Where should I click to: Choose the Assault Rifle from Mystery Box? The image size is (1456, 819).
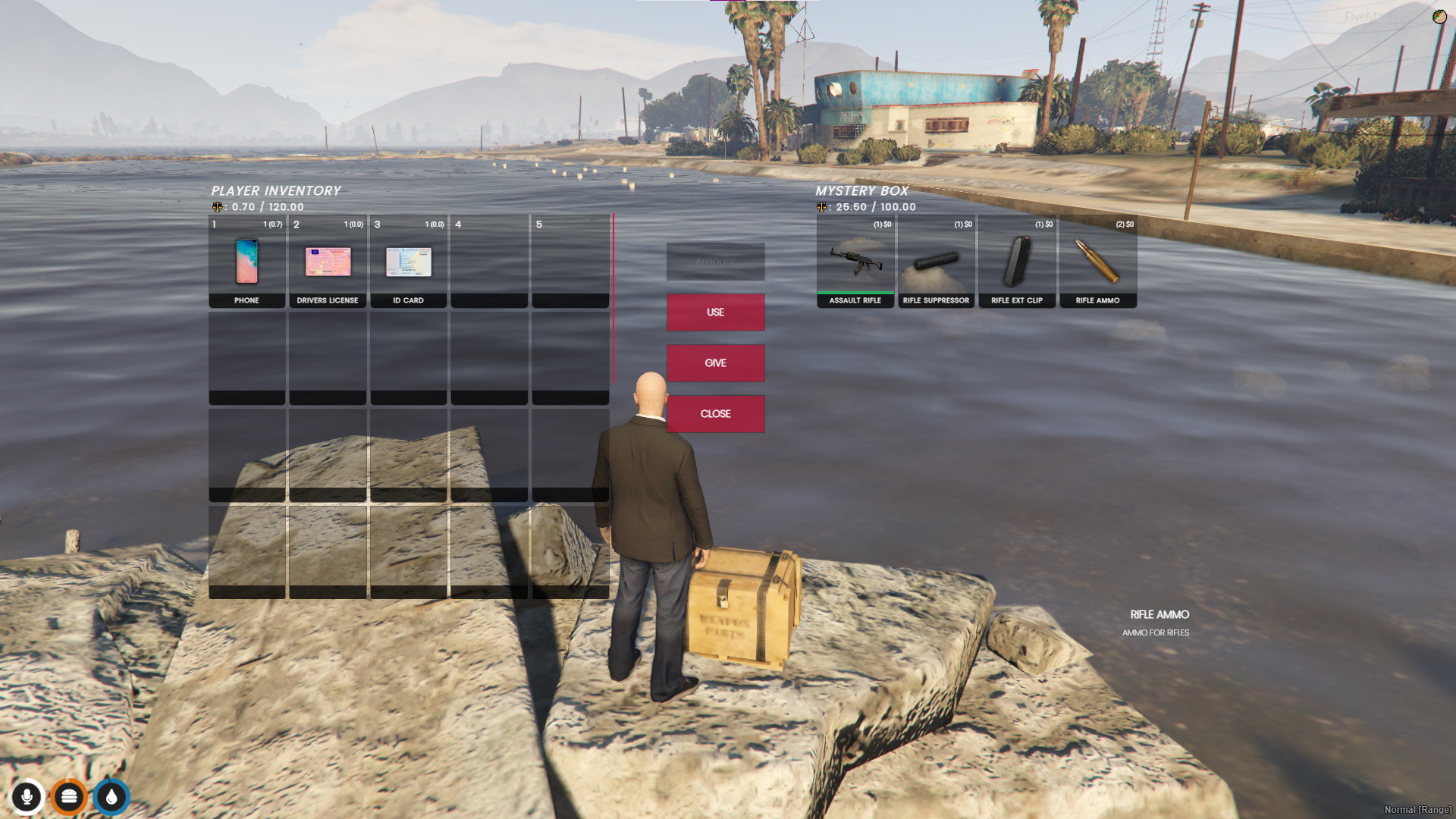point(855,262)
